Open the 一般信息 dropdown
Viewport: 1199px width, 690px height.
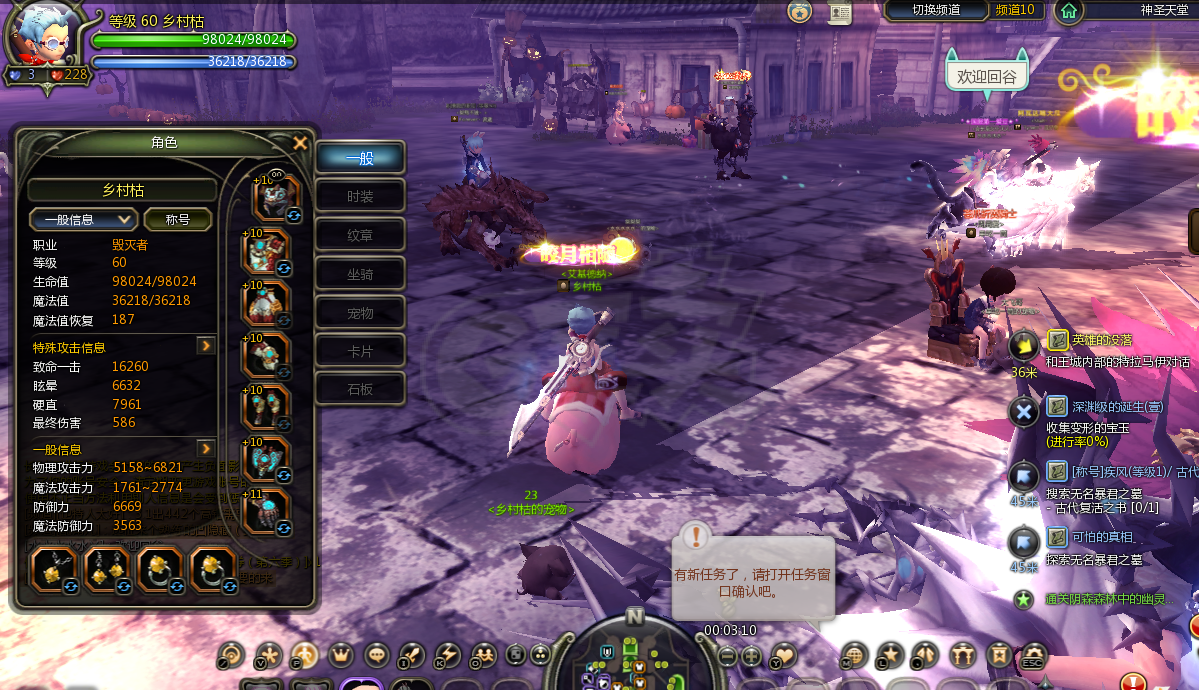point(83,219)
